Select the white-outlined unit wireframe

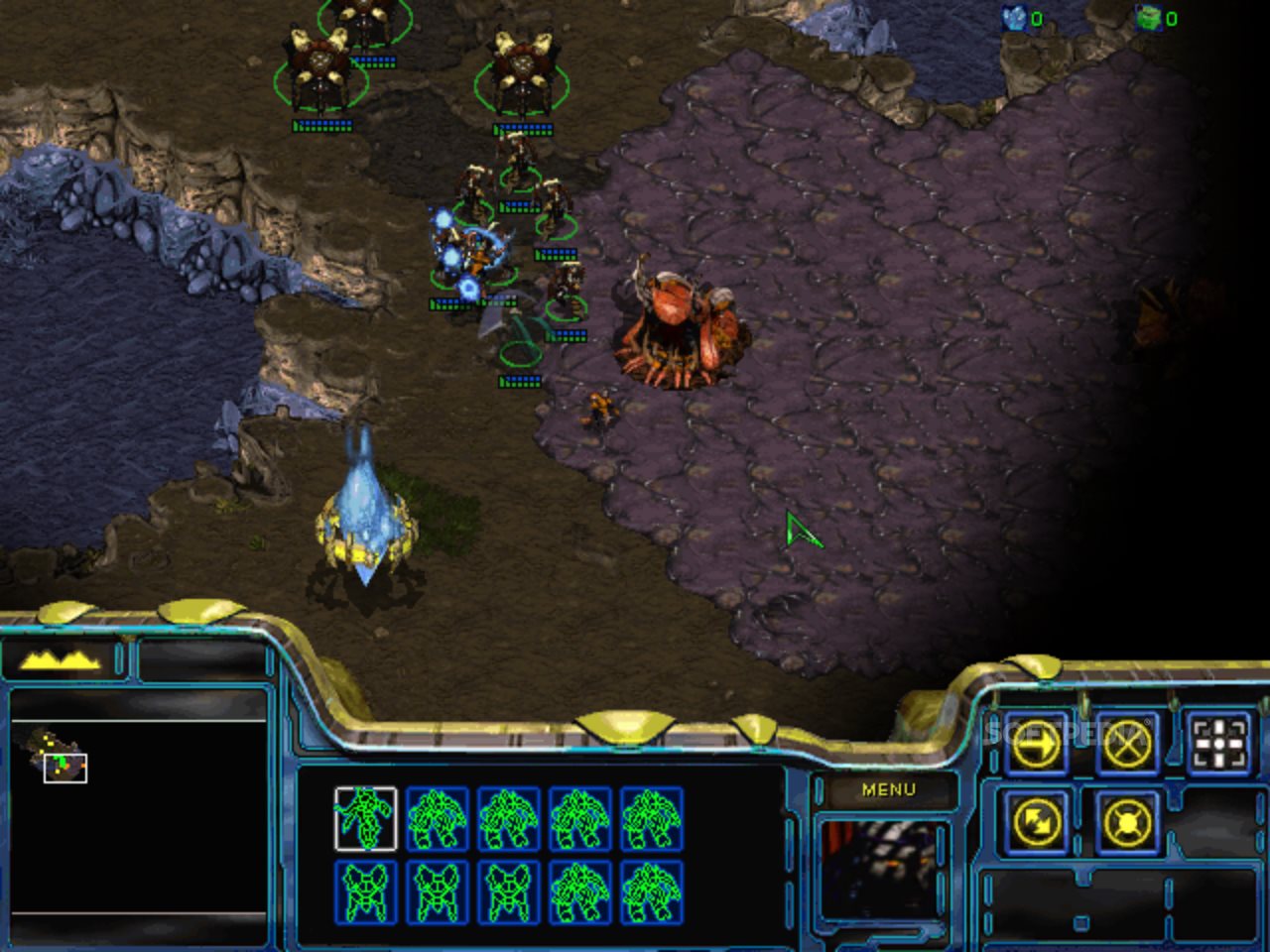[x=365, y=818]
